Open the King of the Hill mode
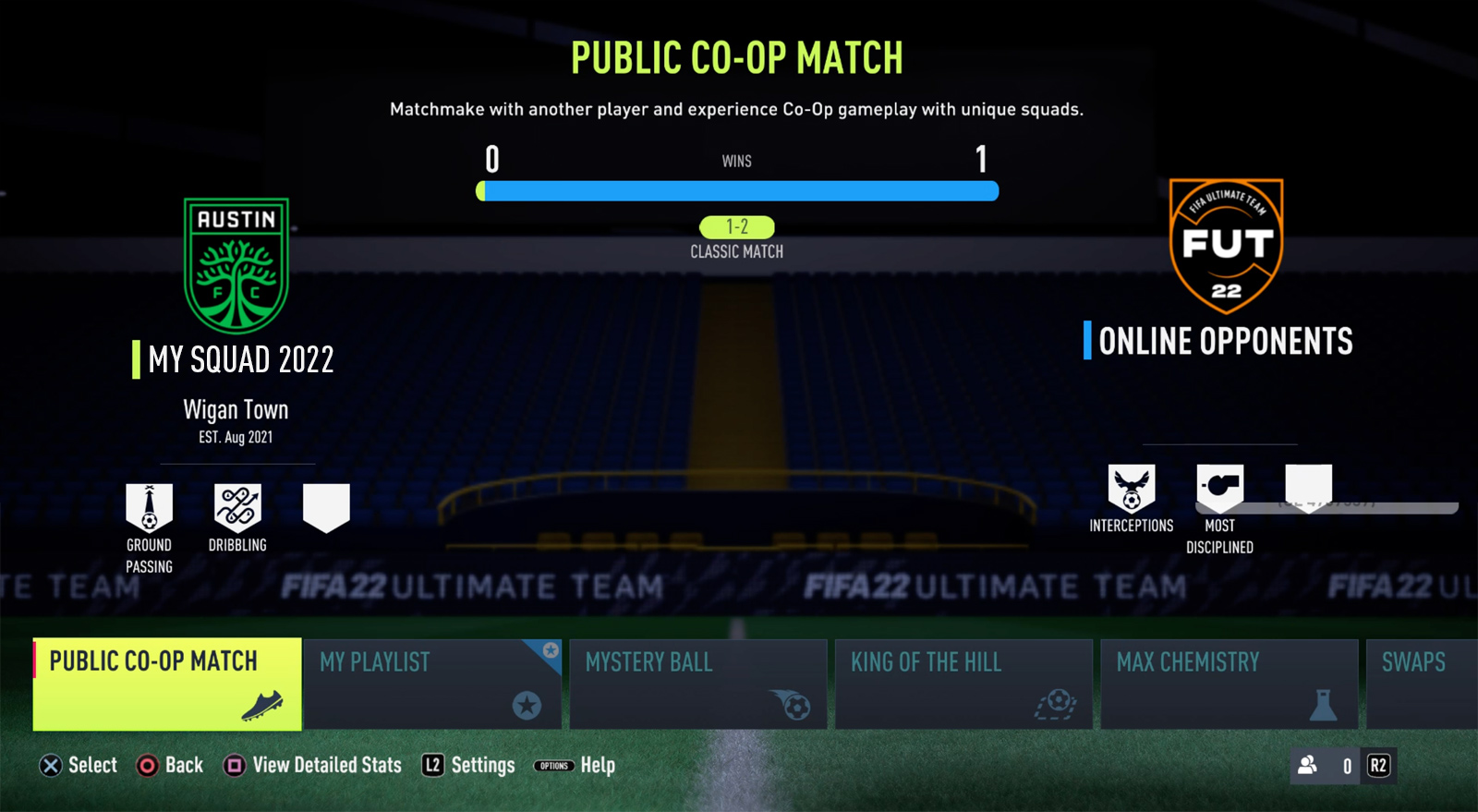 click(x=963, y=684)
